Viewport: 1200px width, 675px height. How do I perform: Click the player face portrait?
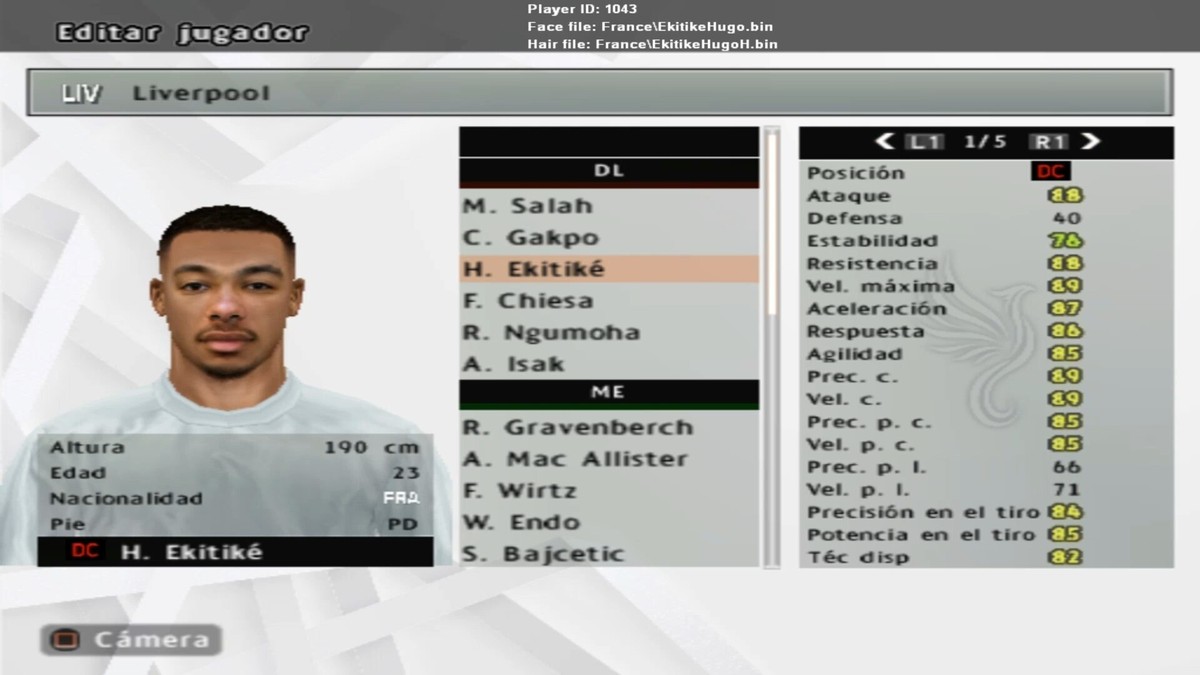click(x=229, y=295)
